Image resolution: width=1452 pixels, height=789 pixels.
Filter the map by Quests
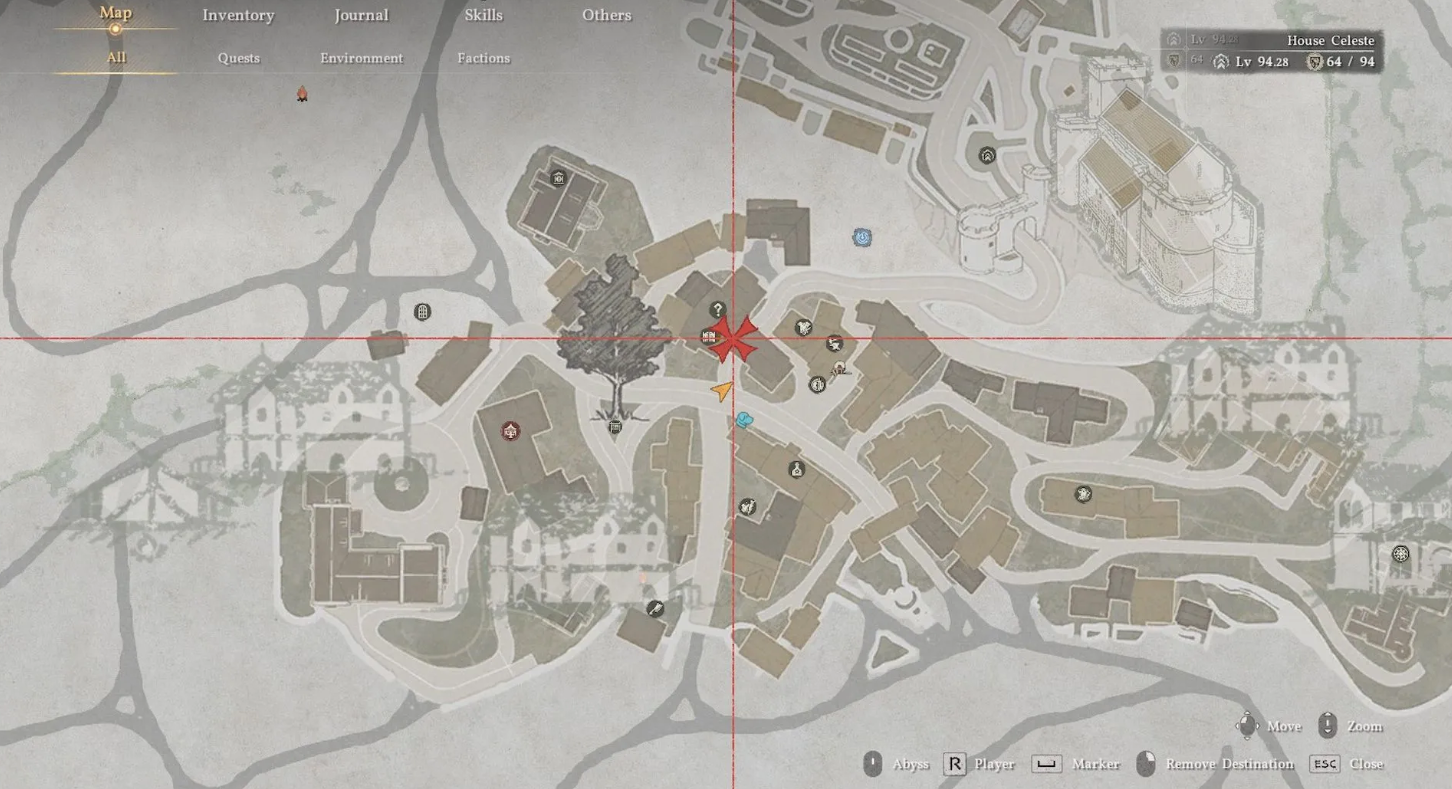point(239,58)
